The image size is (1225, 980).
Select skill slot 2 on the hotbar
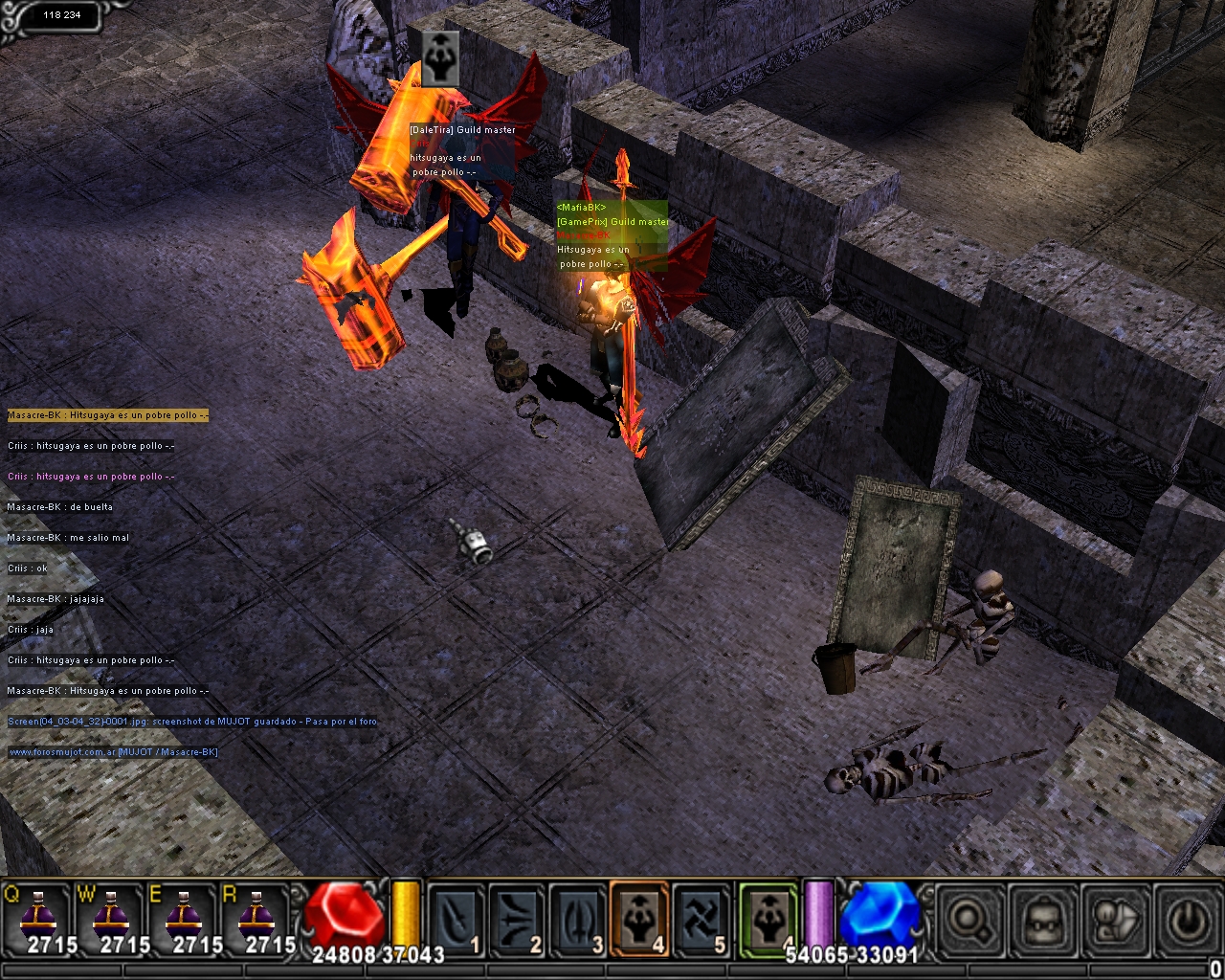point(517,919)
